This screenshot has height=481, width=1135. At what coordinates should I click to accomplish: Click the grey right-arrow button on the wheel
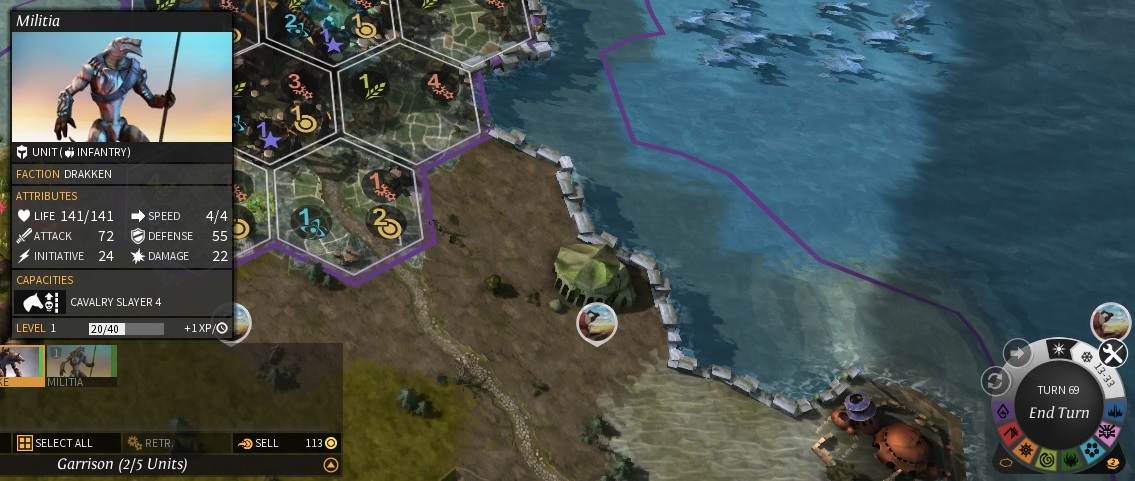(1017, 353)
